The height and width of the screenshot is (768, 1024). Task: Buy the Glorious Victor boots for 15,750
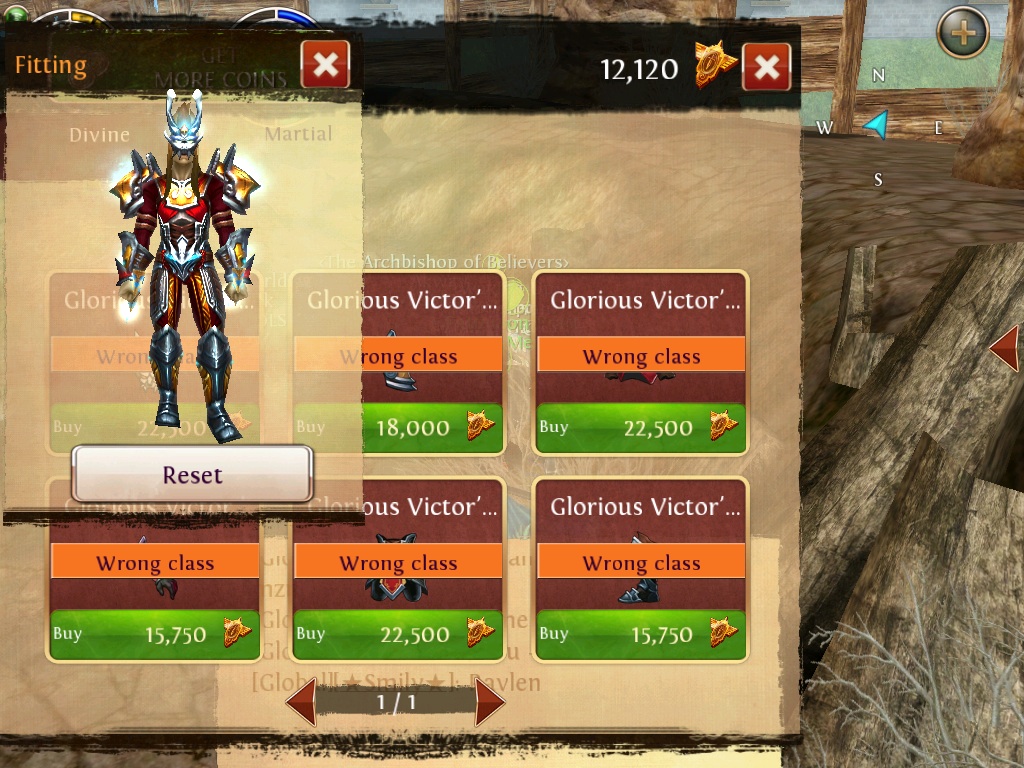pyautogui.click(x=641, y=635)
